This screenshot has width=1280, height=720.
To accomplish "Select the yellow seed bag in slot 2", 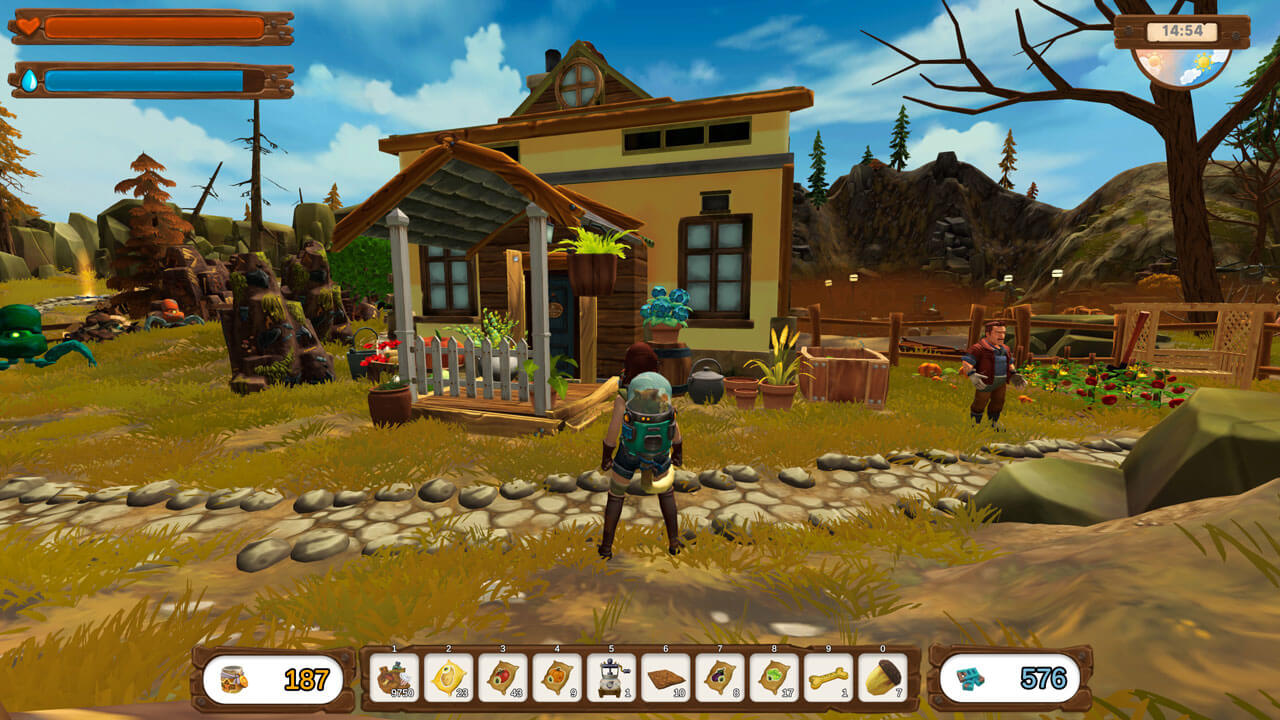I will pos(448,678).
